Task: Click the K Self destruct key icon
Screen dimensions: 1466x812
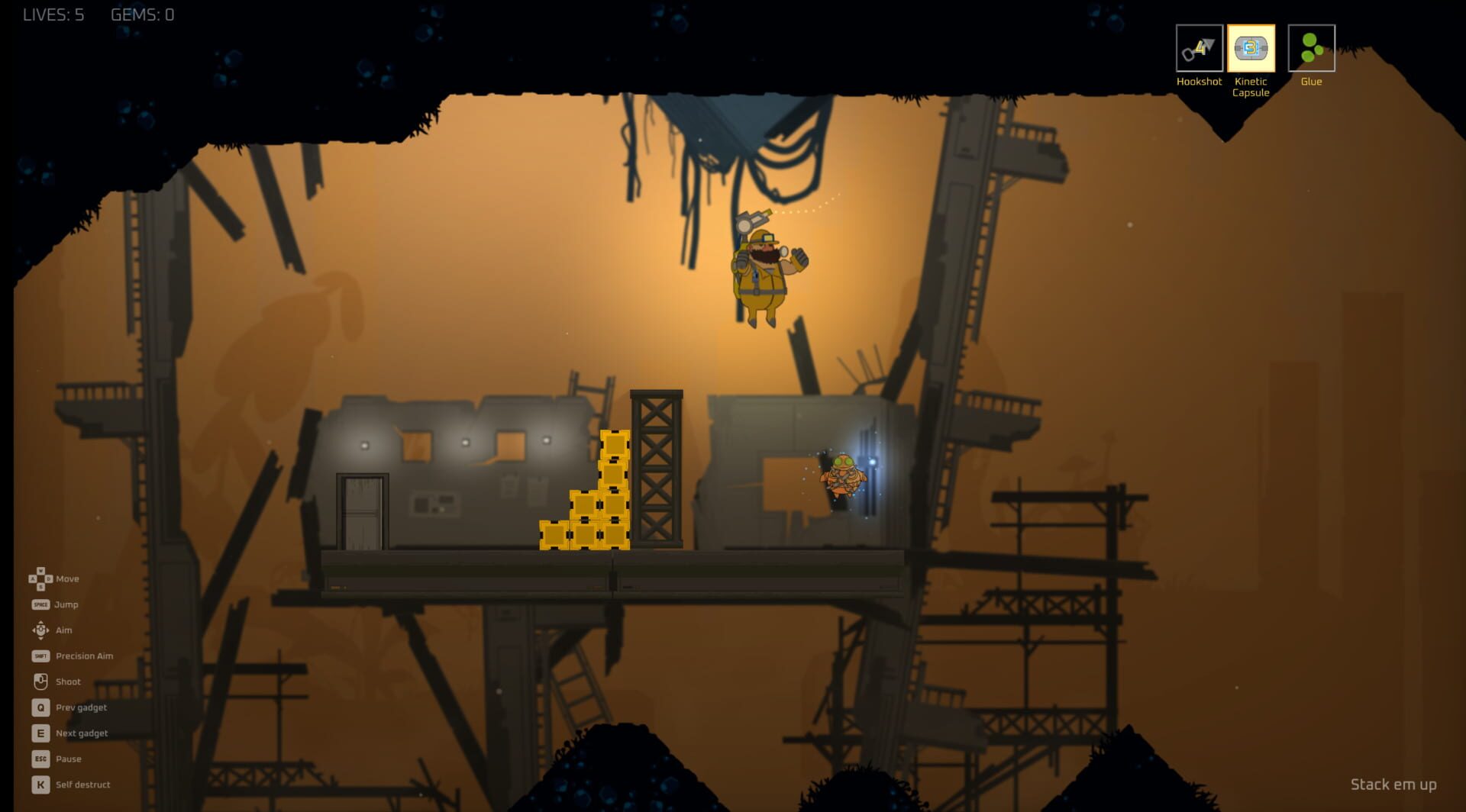Action: click(x=39, y=784)
